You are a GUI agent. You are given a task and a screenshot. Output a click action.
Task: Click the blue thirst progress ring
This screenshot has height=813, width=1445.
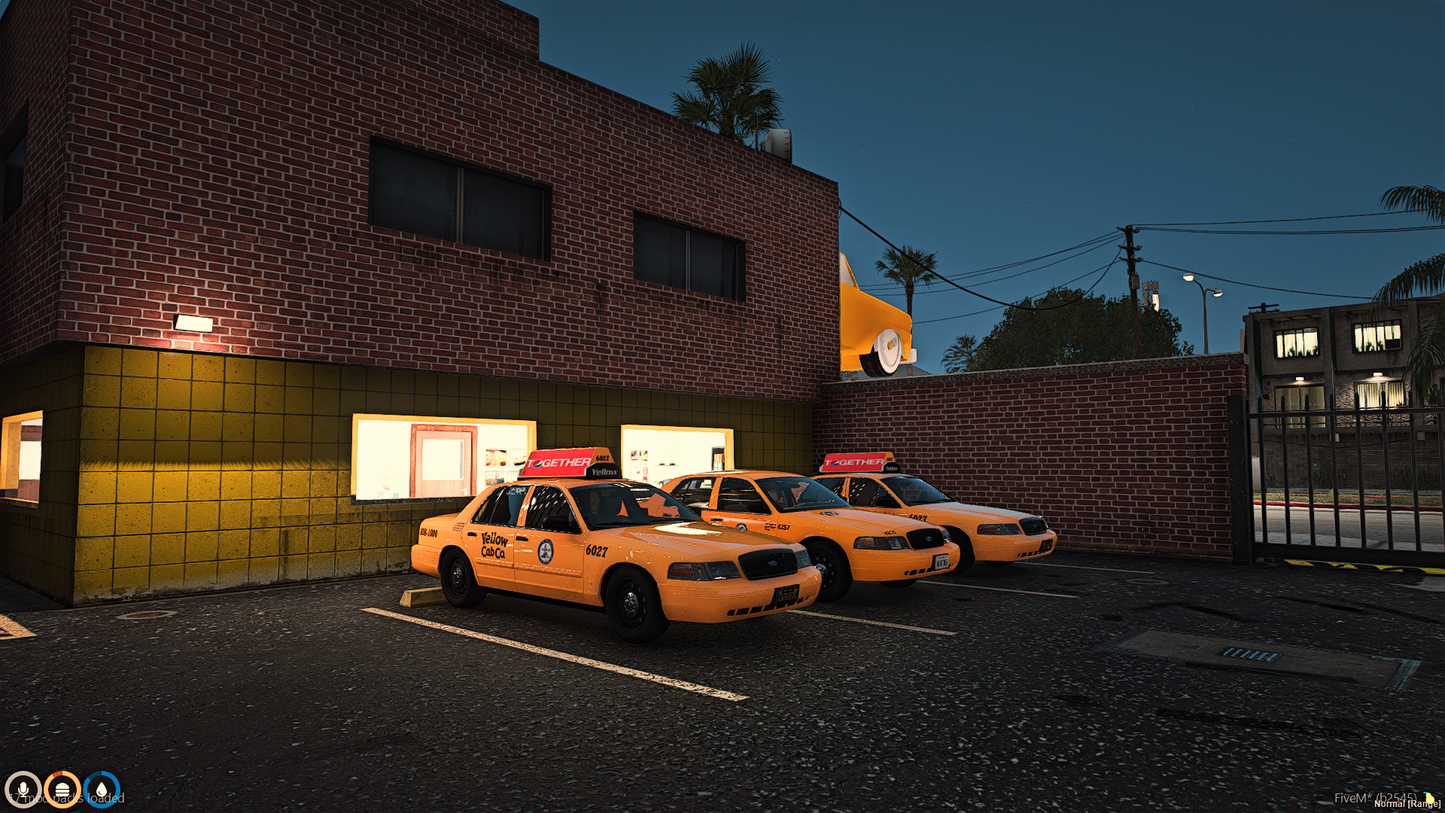pos(100,789)
